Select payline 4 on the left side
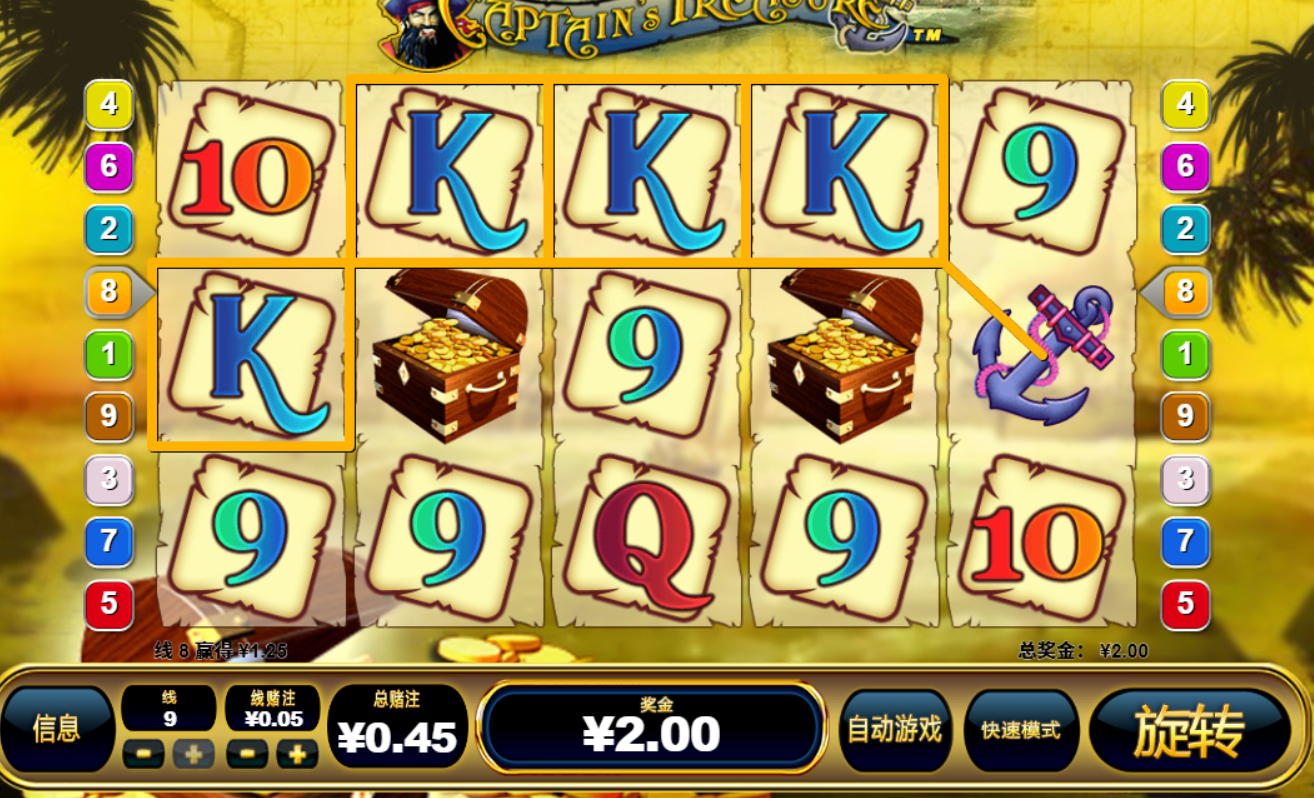 [108, 105]
